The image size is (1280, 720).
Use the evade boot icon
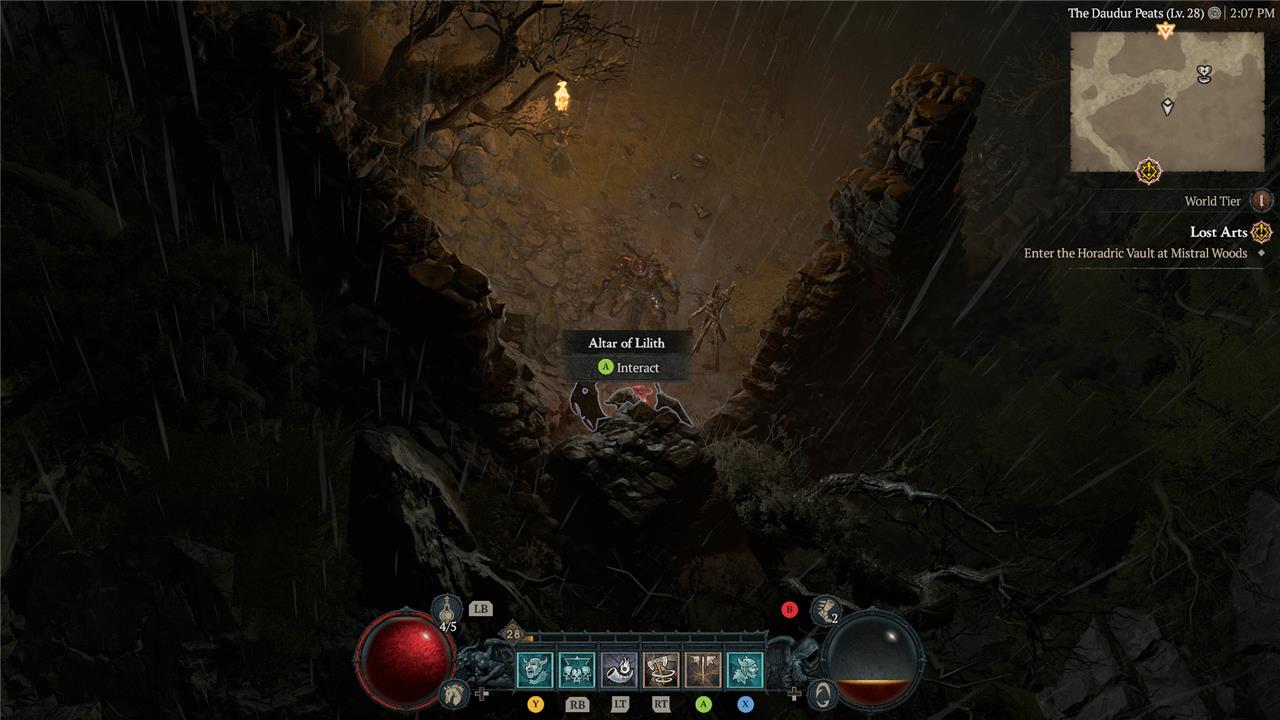click(x=825, y=608)
